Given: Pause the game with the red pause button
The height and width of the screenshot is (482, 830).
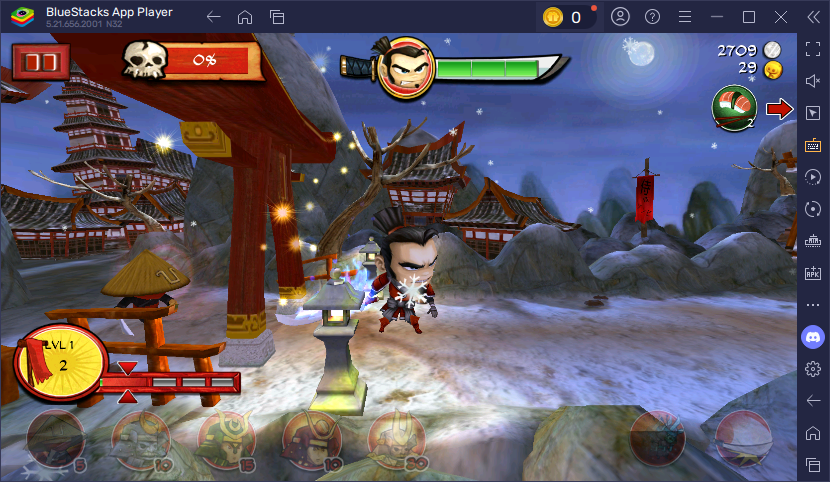Looking at the screenshot, I should coord(41,62).
